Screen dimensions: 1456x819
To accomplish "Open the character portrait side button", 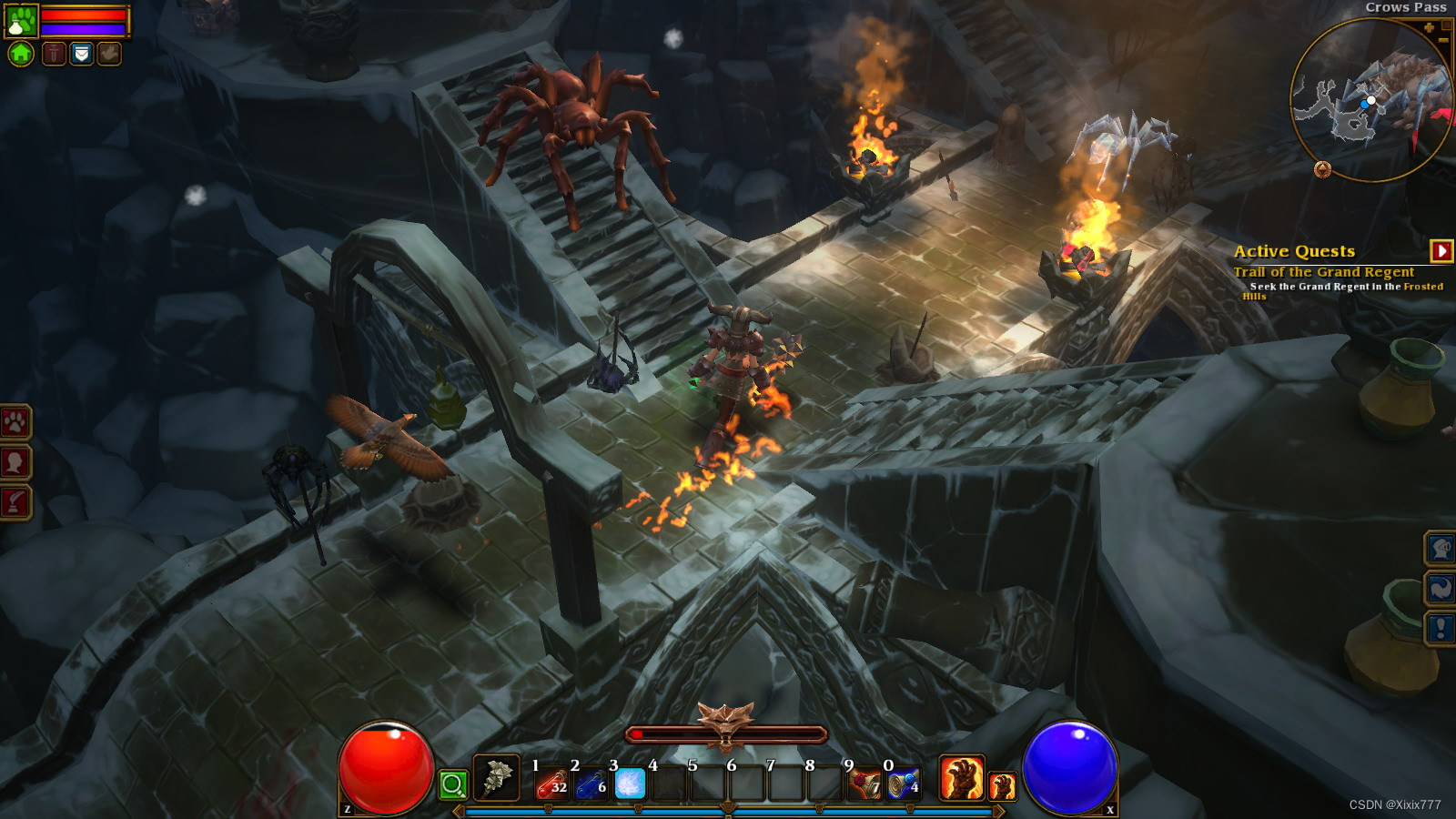I will tap(15, 462).
